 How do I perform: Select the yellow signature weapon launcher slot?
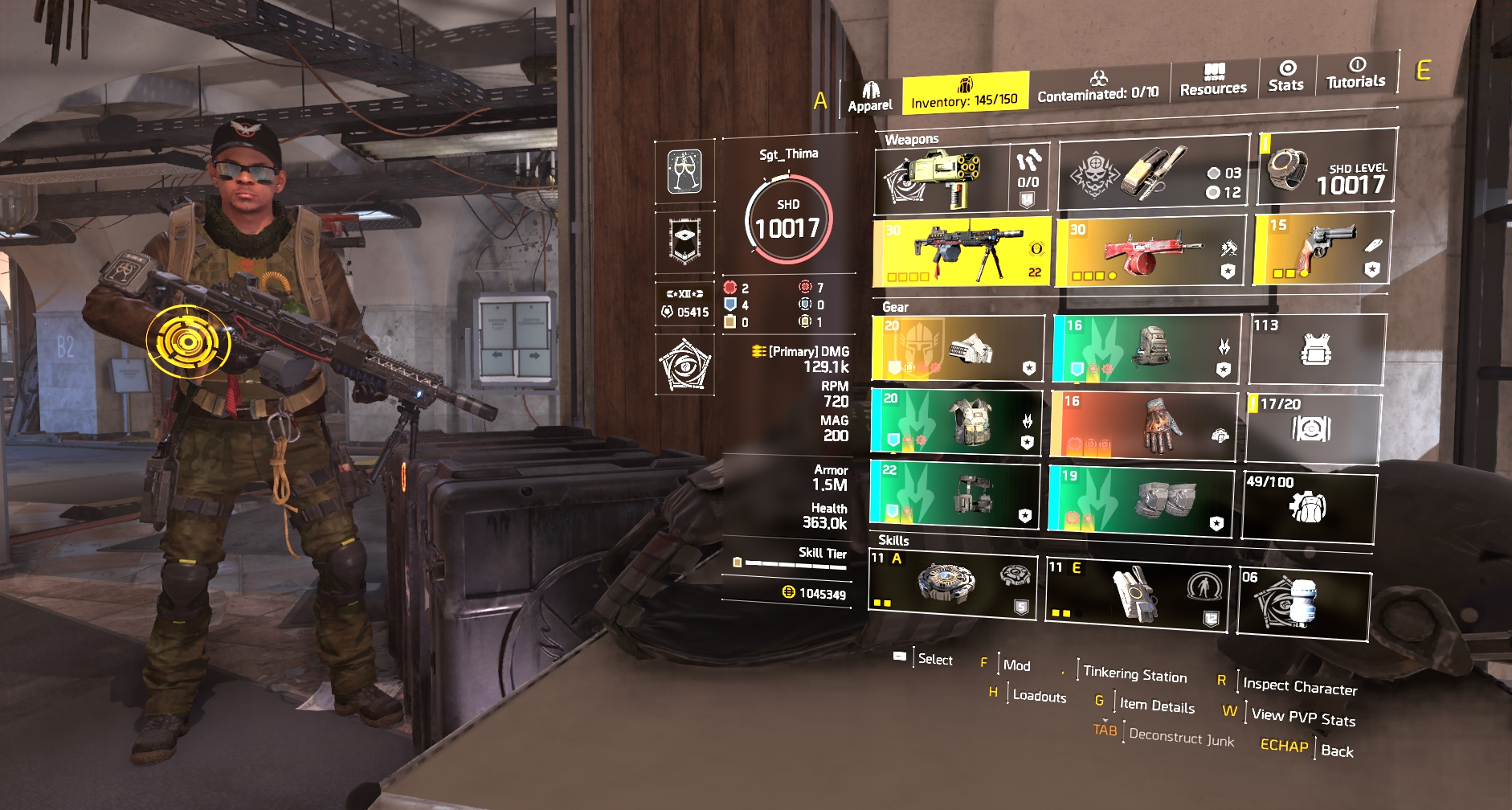941,180
